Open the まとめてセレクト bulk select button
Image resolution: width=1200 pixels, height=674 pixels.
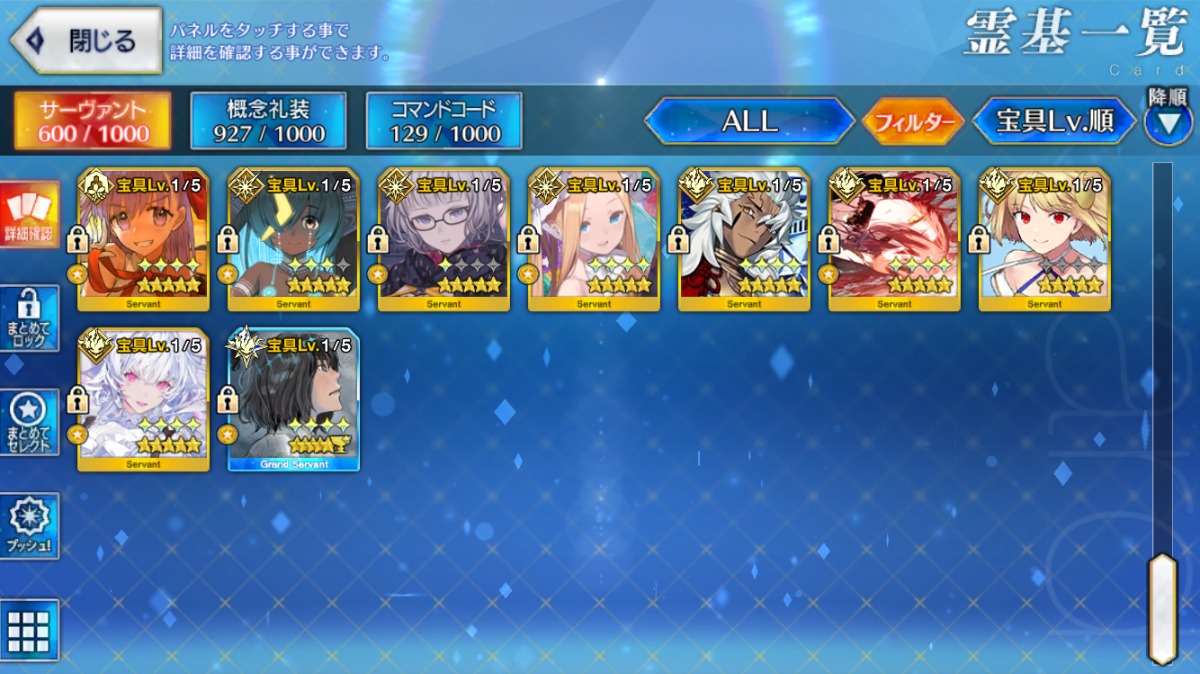29,421
